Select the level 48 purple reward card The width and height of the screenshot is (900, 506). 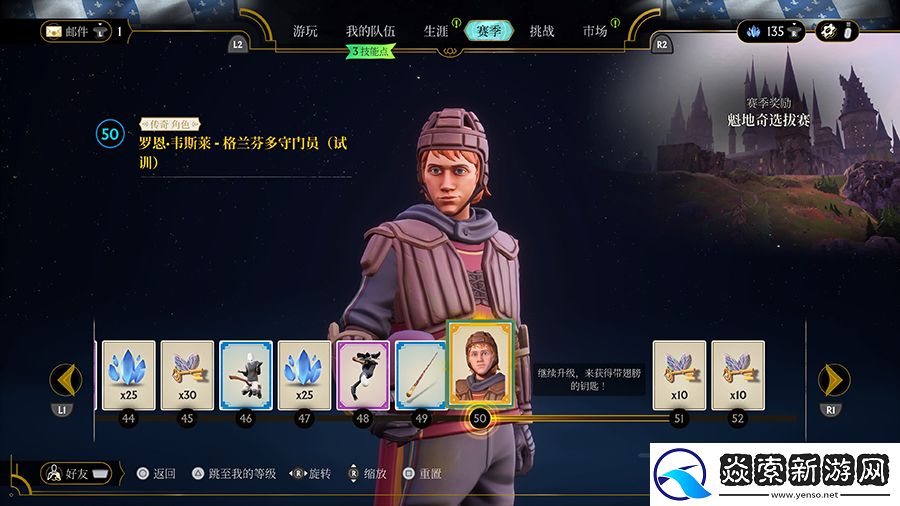pyautogui.click(x=362, y=375)
